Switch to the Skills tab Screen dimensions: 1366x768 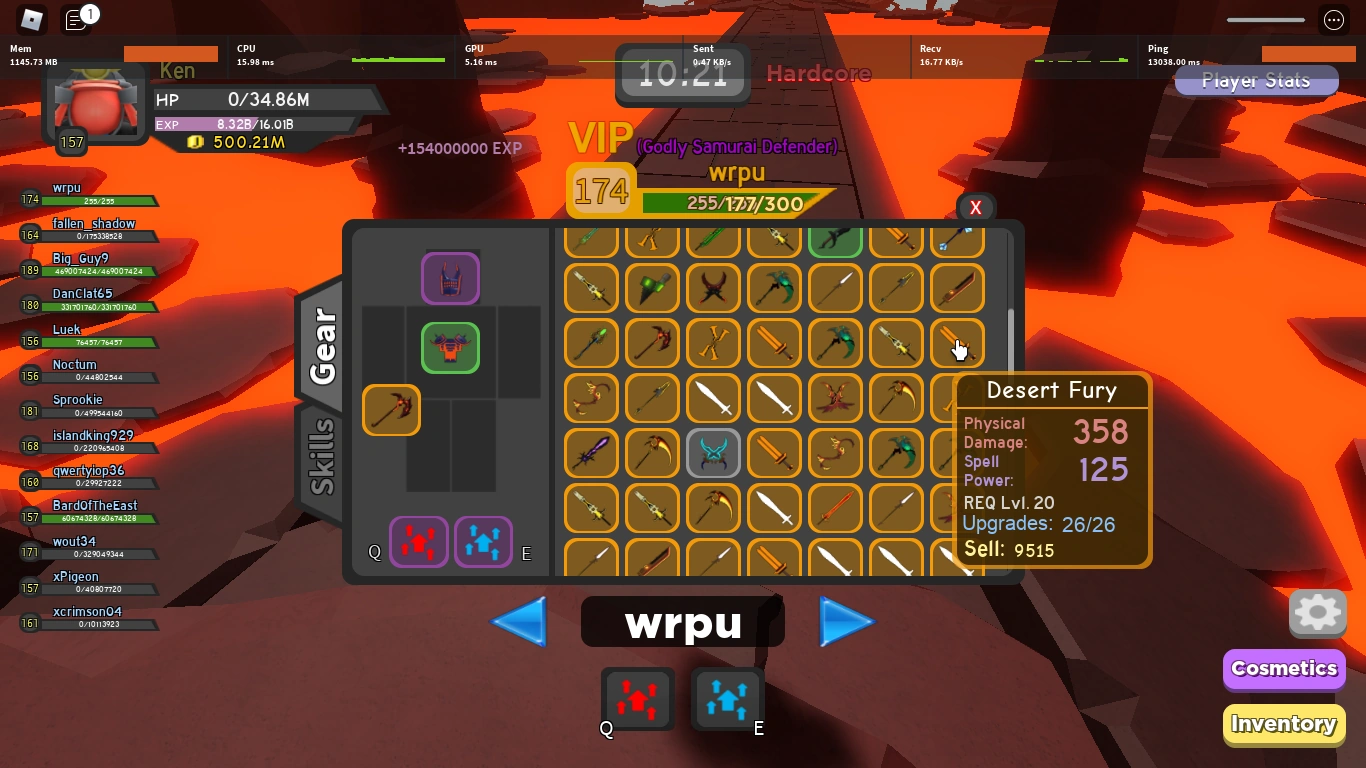[322, 456]
